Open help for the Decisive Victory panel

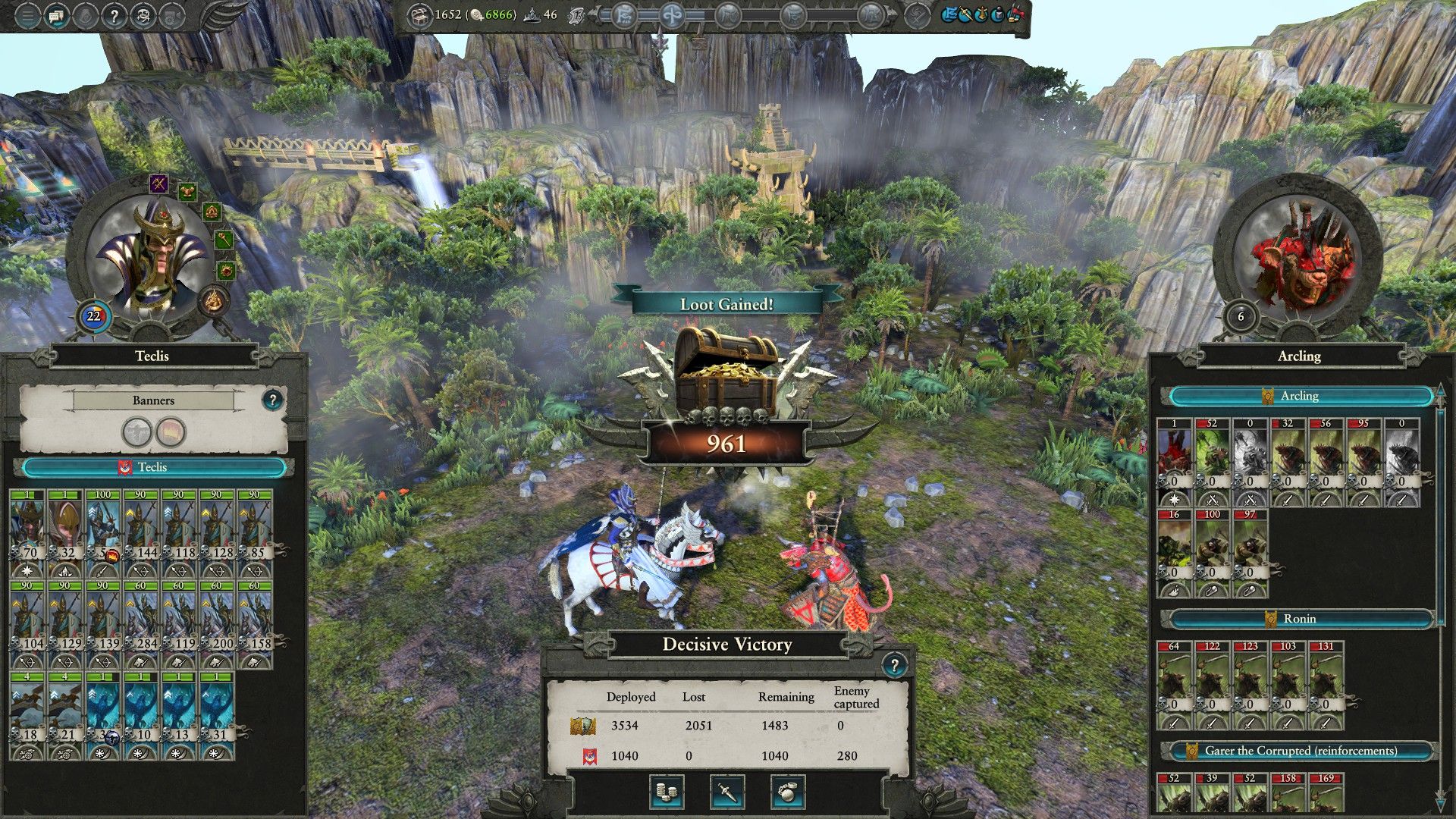coord(894,666)
